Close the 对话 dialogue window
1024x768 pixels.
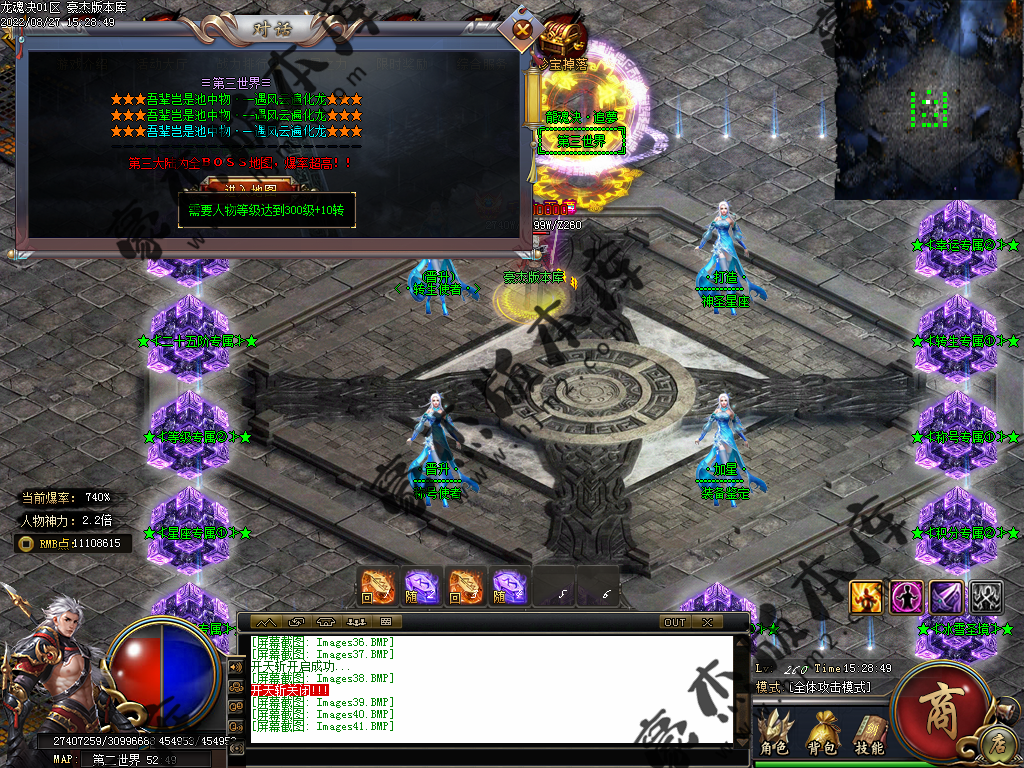point(522,29)
